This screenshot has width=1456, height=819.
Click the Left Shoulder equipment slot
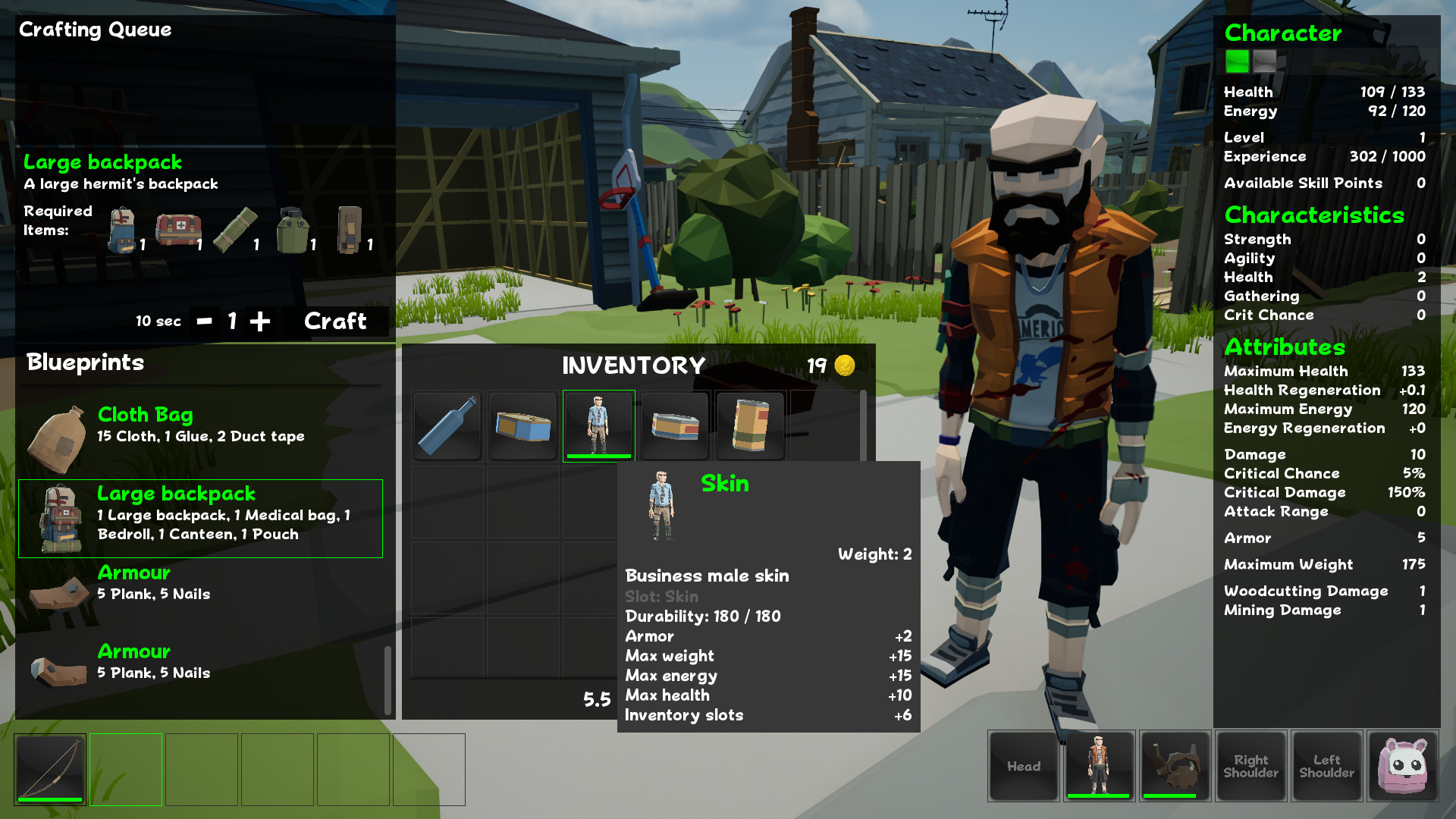click(1326, 766)
